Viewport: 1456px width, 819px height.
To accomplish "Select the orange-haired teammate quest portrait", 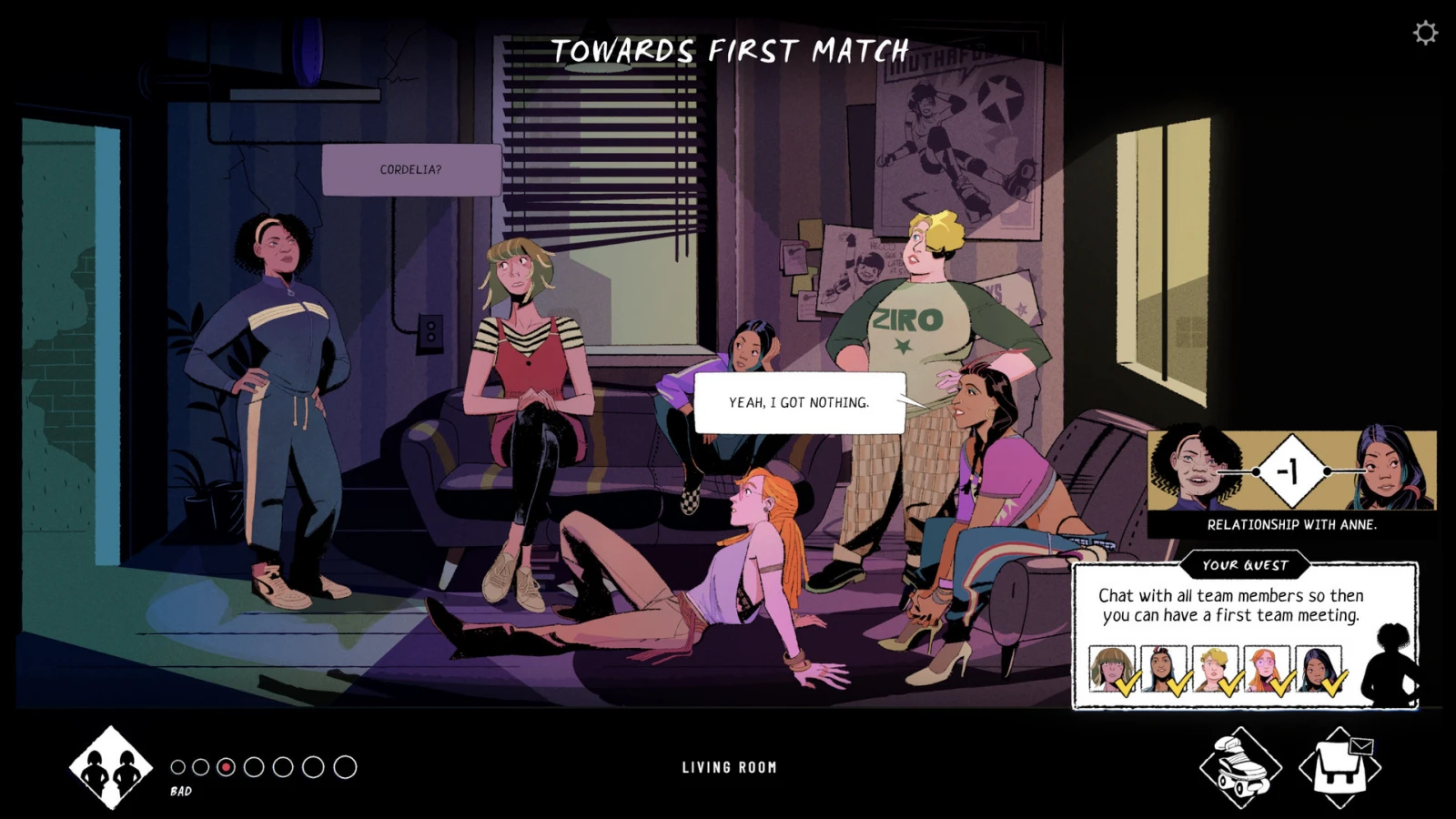I will 1267,670.
